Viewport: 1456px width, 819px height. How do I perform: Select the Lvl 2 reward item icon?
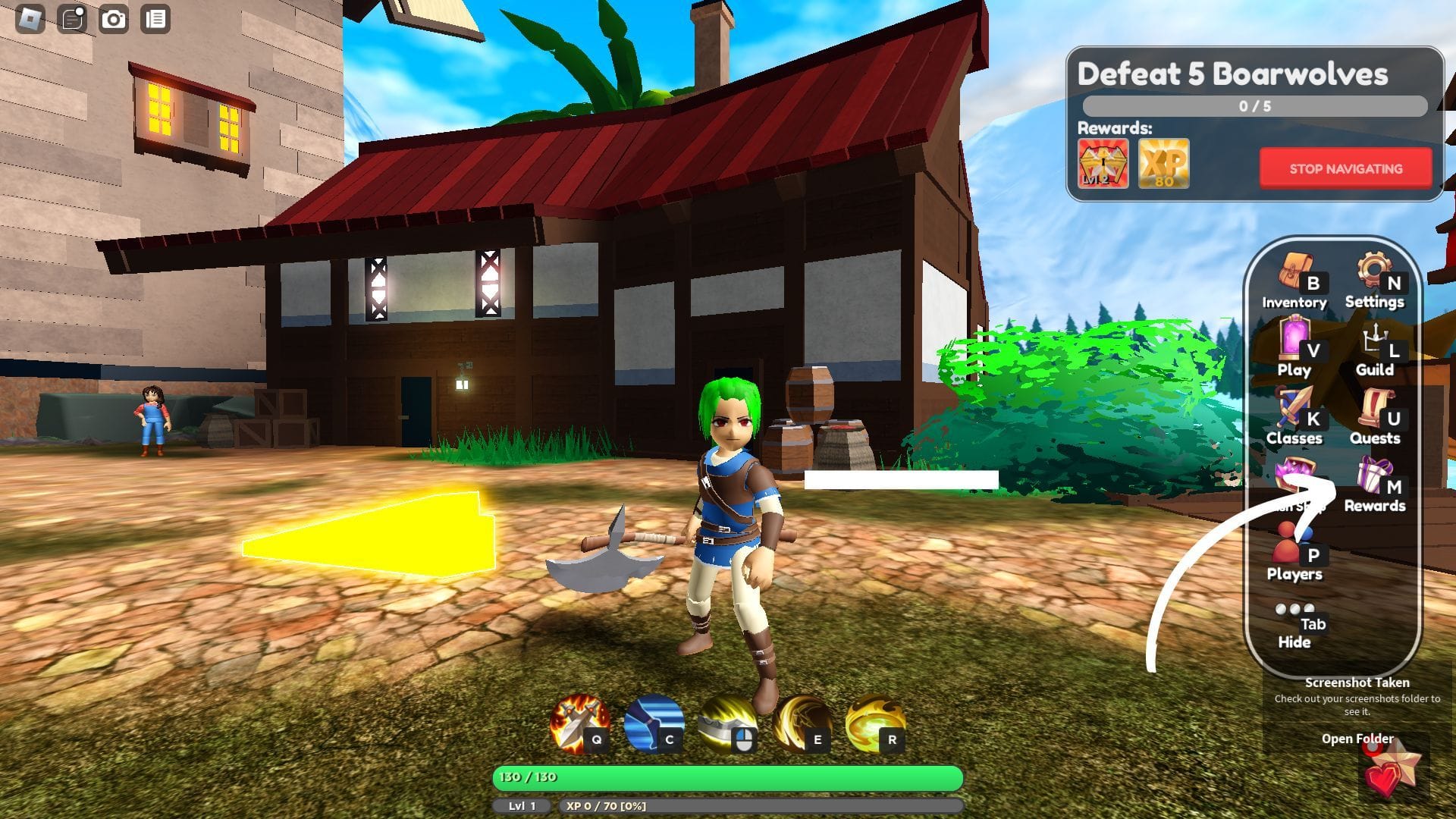1103,164
